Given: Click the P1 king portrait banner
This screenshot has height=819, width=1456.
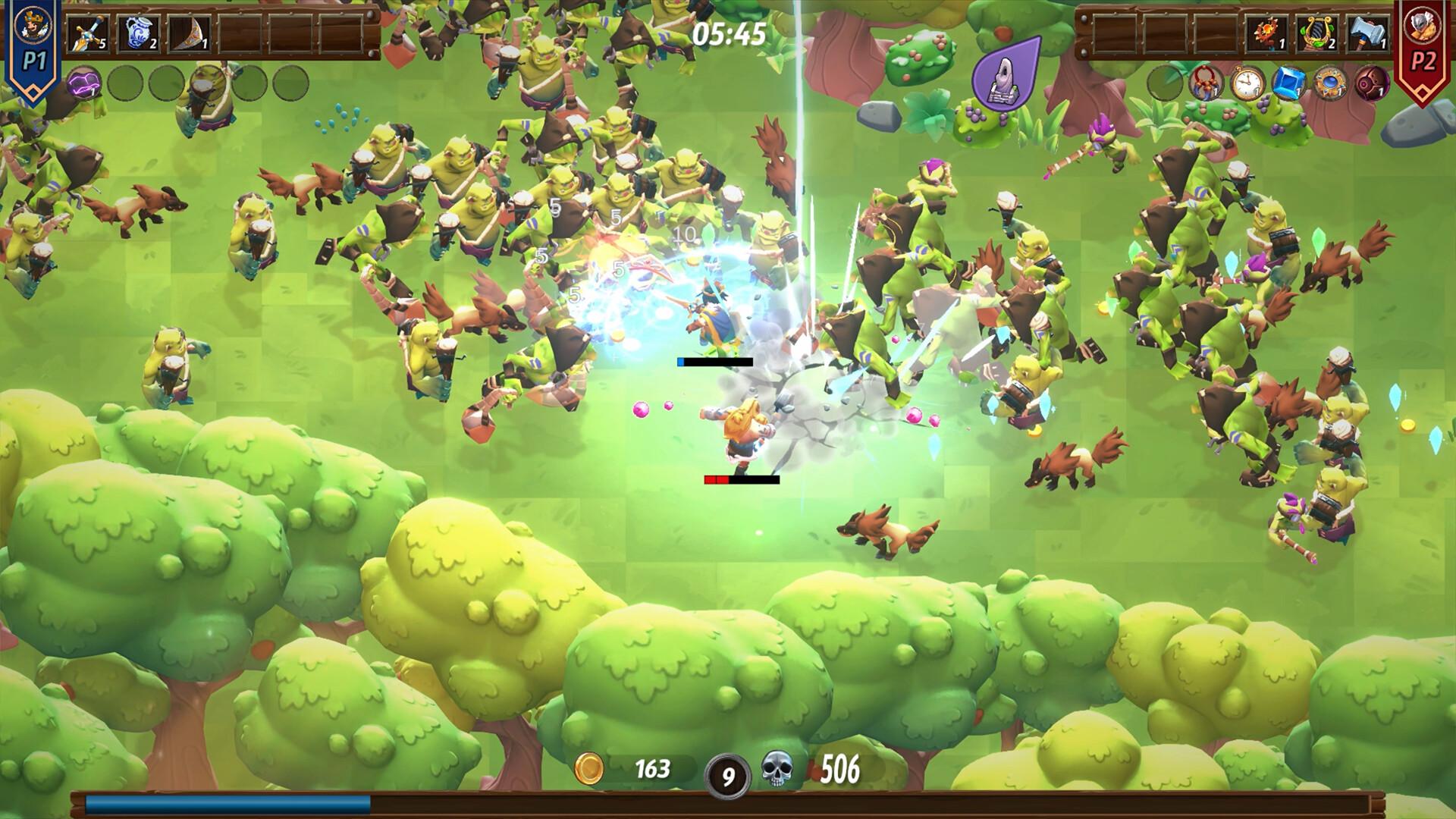Looking at the screenshot, I should click(x=33, y=45).
